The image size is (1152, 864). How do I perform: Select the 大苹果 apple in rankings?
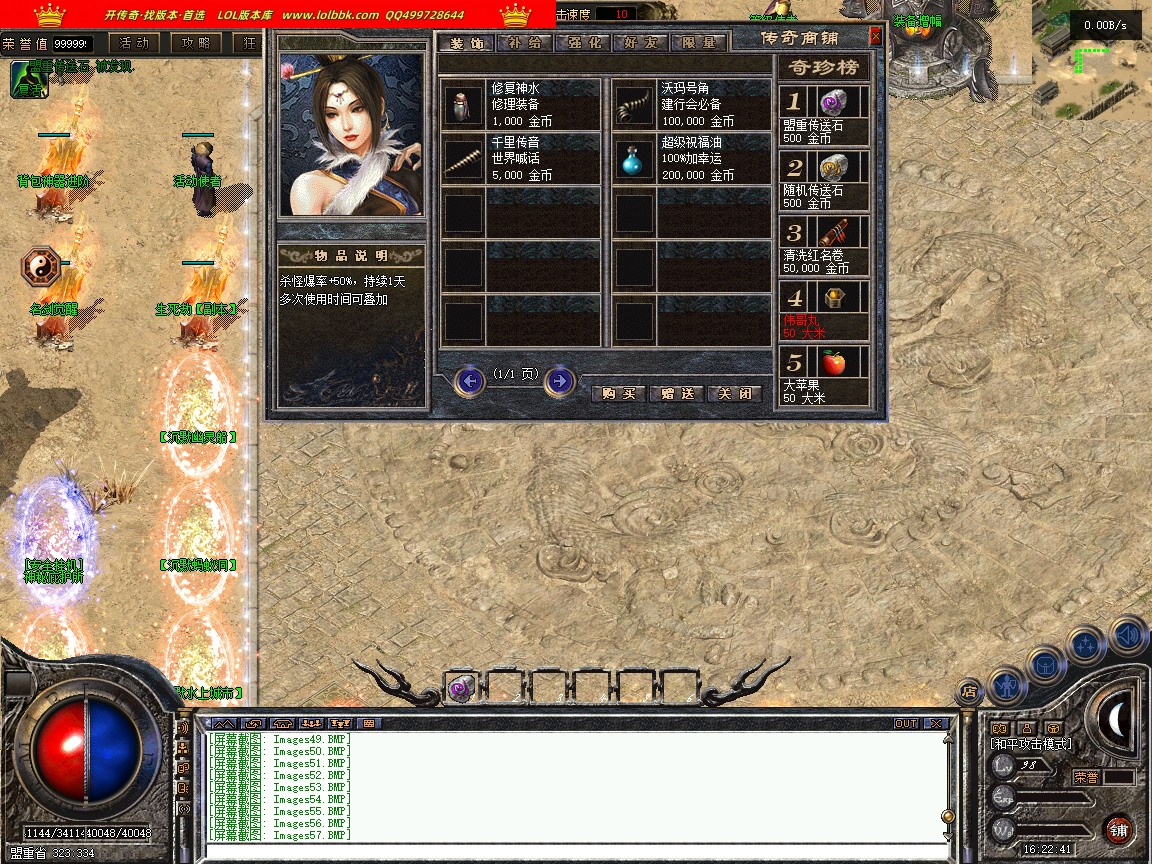[x=824, y=374]
